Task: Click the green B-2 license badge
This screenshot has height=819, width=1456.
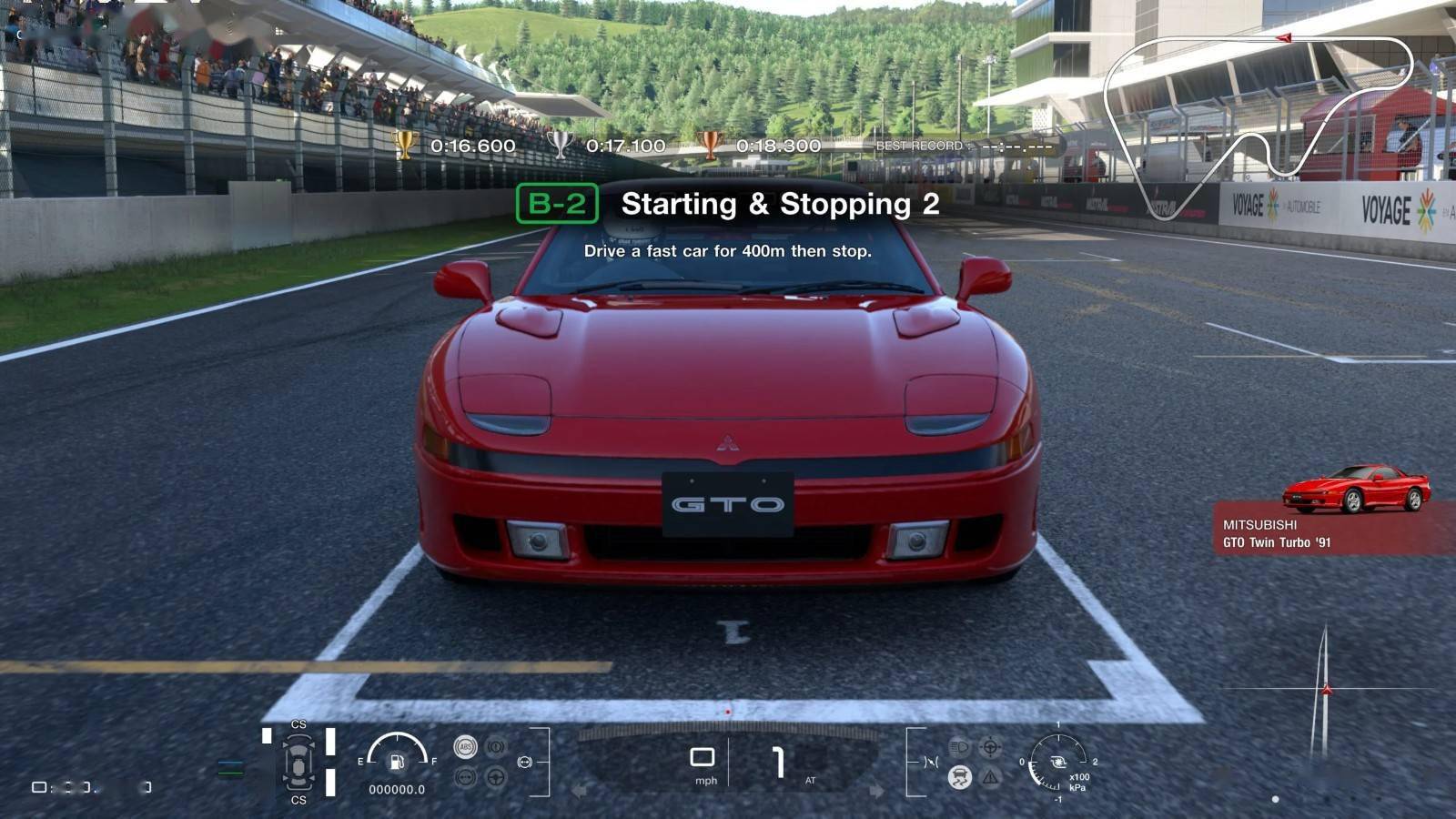Action: (557, 203)
